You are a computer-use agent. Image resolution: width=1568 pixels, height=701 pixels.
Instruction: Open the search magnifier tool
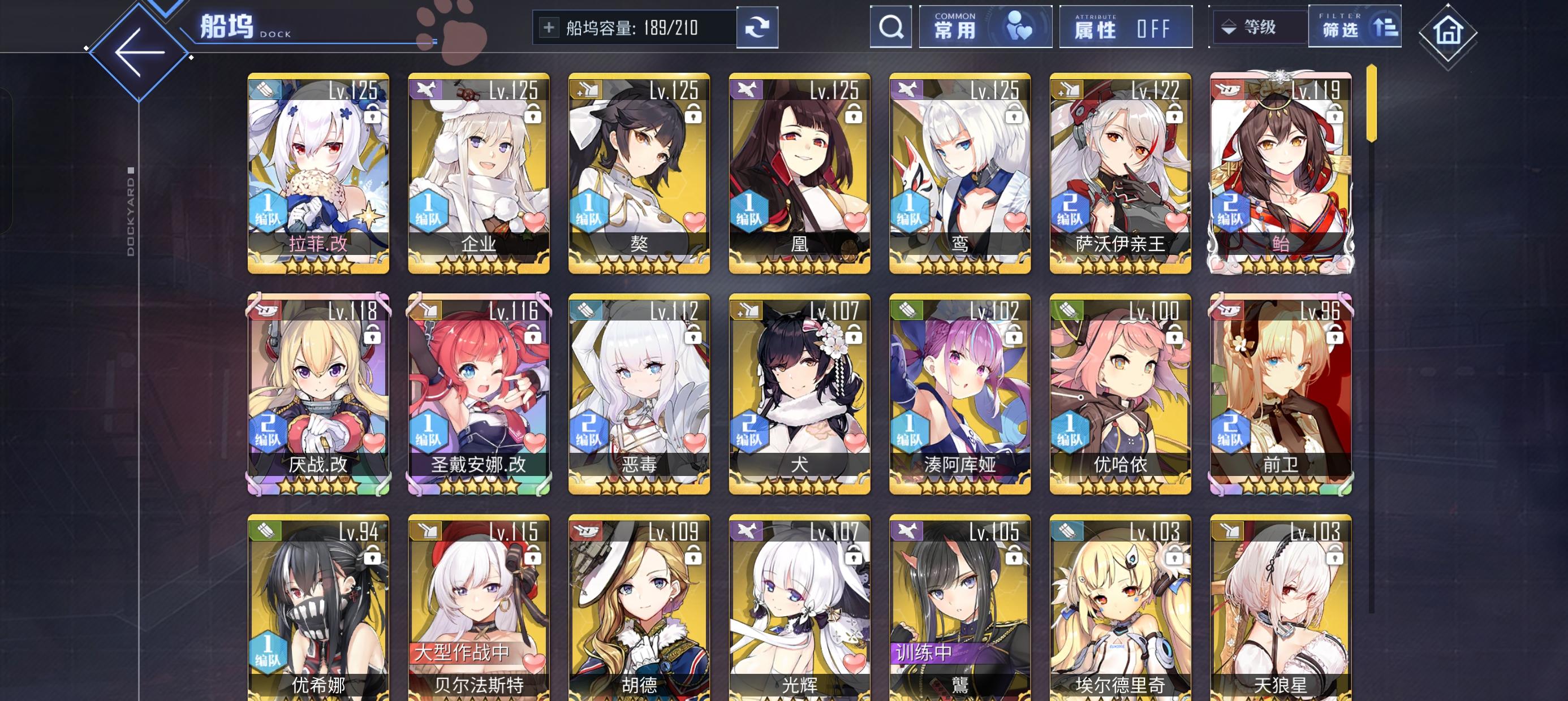[x=891, y=27]
